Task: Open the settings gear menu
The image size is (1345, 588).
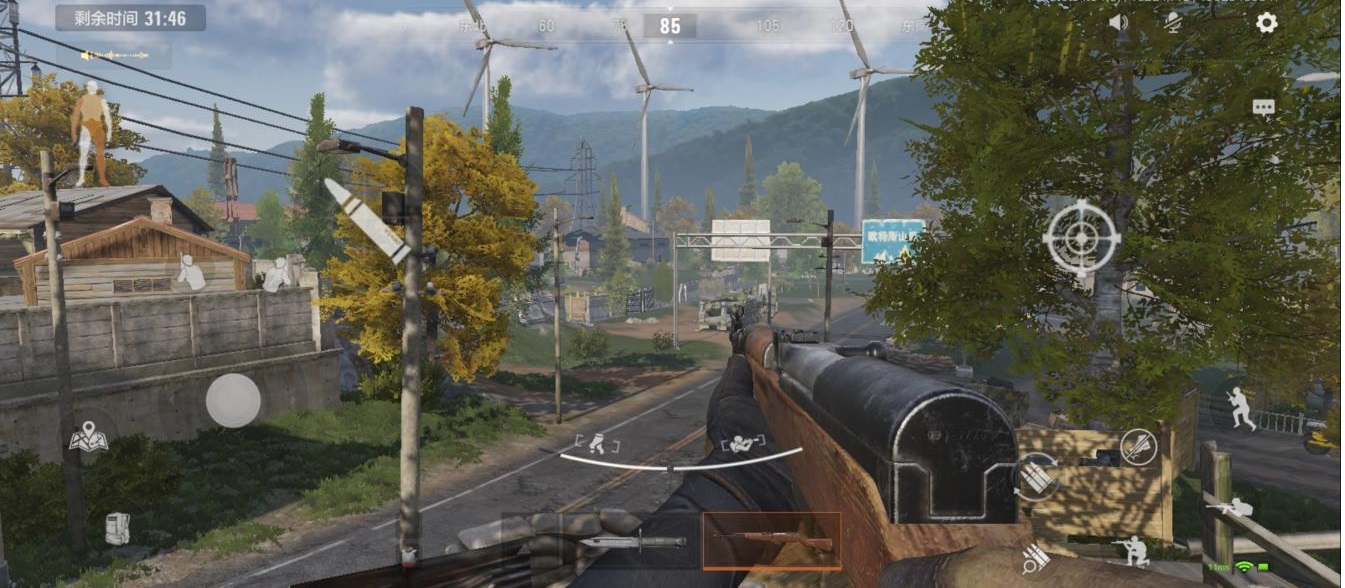Action: pos(1266,23)
